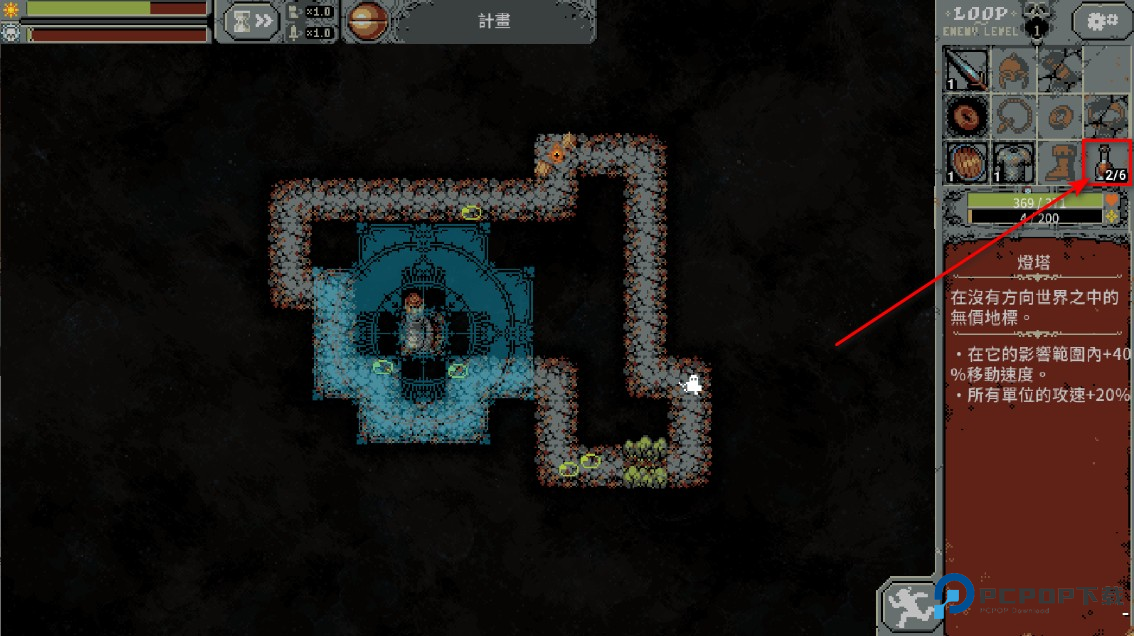1134x636 pixels.
Task: Click the 計畫 planning mode button
Action: [x=494, y=20]
